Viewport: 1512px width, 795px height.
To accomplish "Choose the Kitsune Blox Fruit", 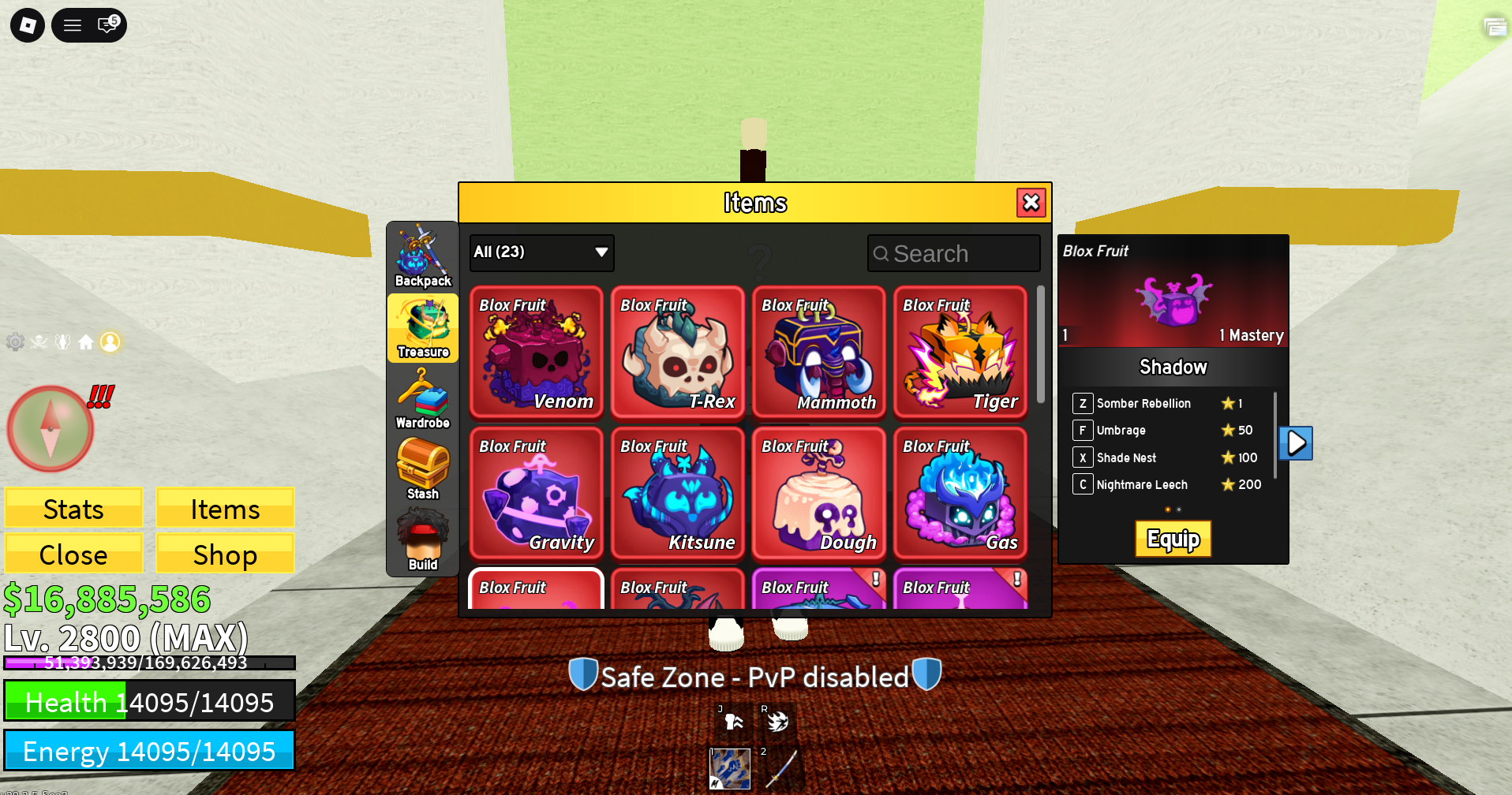I will [x=677, y=493].
